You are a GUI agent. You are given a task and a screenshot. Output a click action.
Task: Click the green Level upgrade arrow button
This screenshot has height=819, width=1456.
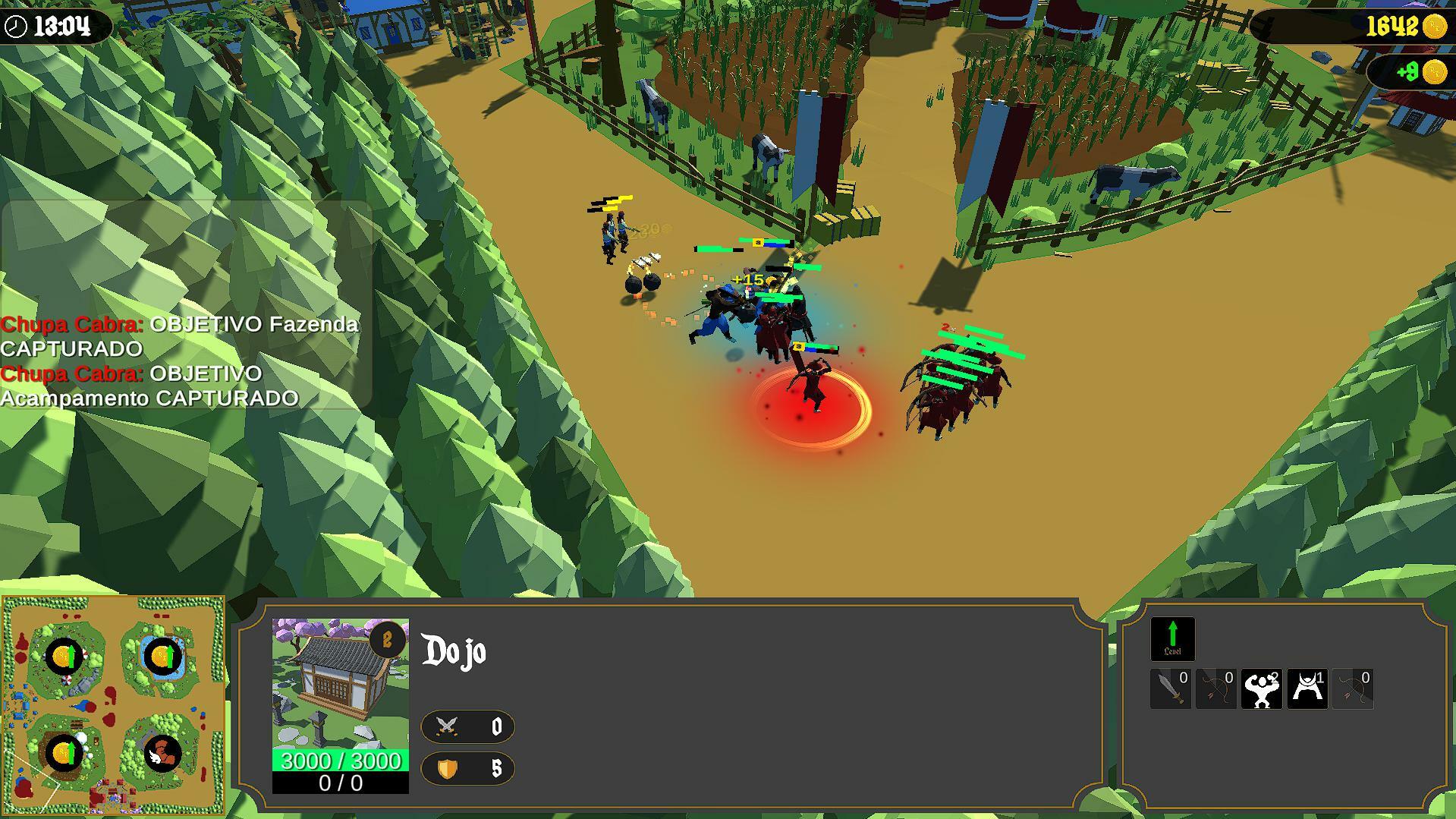coord(1172,638)
